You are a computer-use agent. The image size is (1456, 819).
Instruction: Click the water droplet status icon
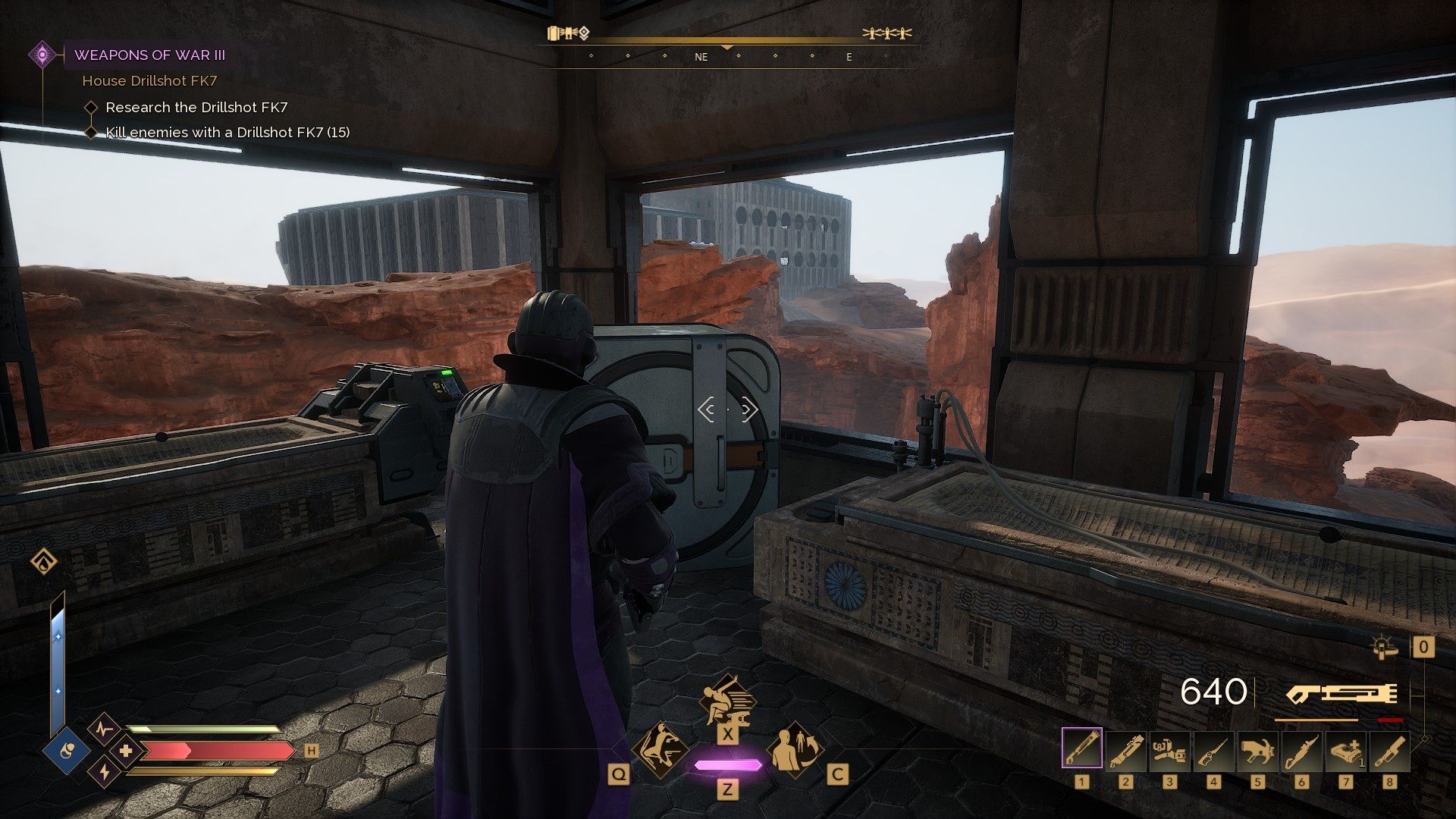tap(44, 563)
